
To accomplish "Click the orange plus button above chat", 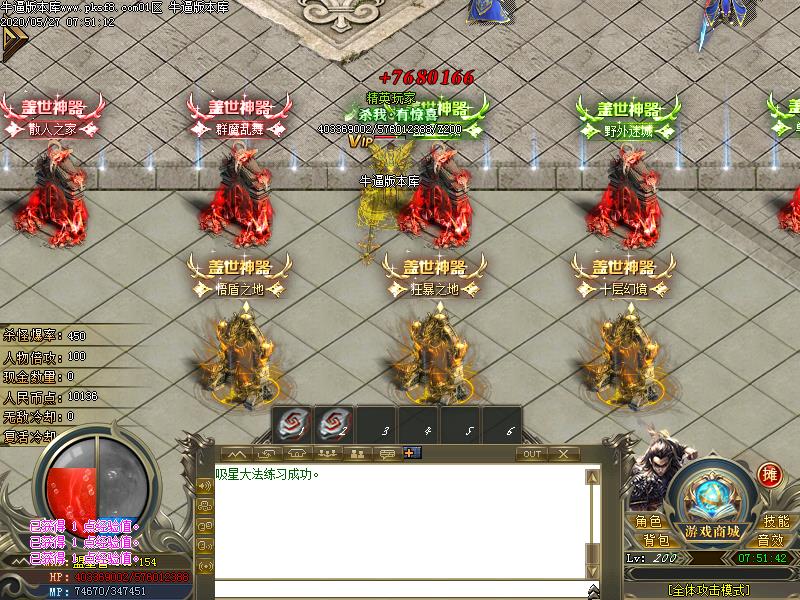I will (x=412, y=453).
